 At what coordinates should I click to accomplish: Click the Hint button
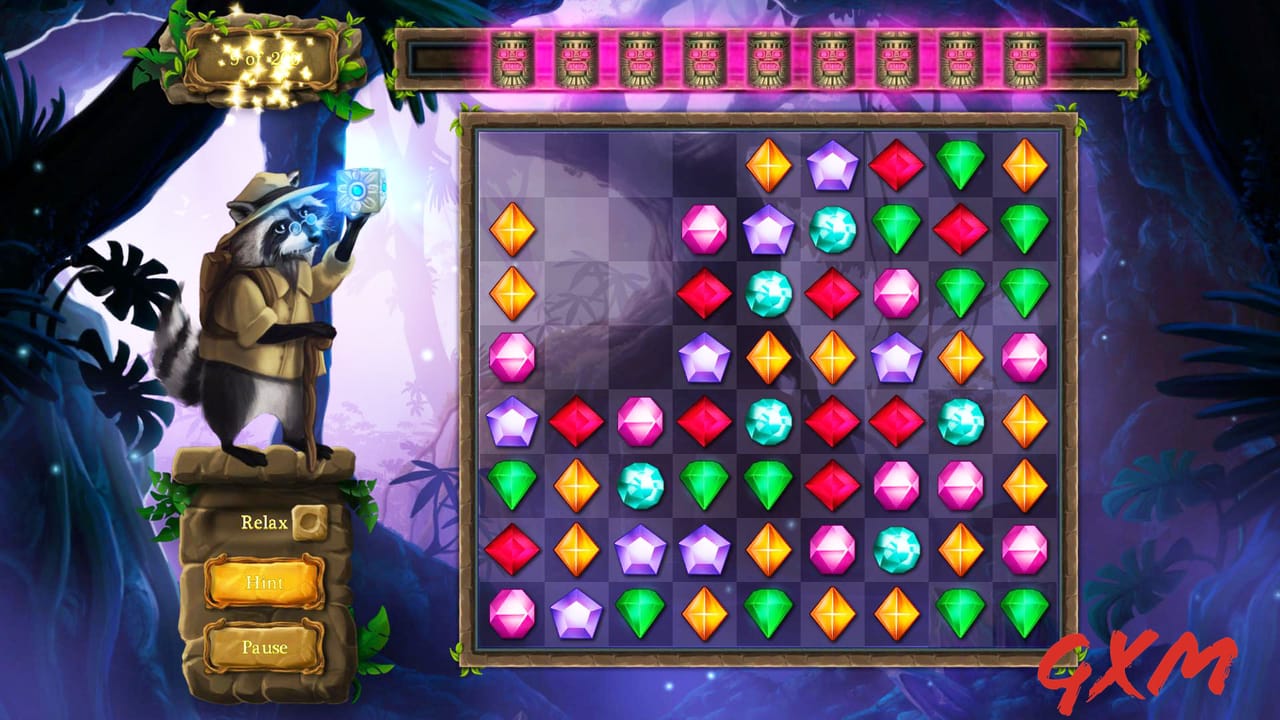(264, 582)
